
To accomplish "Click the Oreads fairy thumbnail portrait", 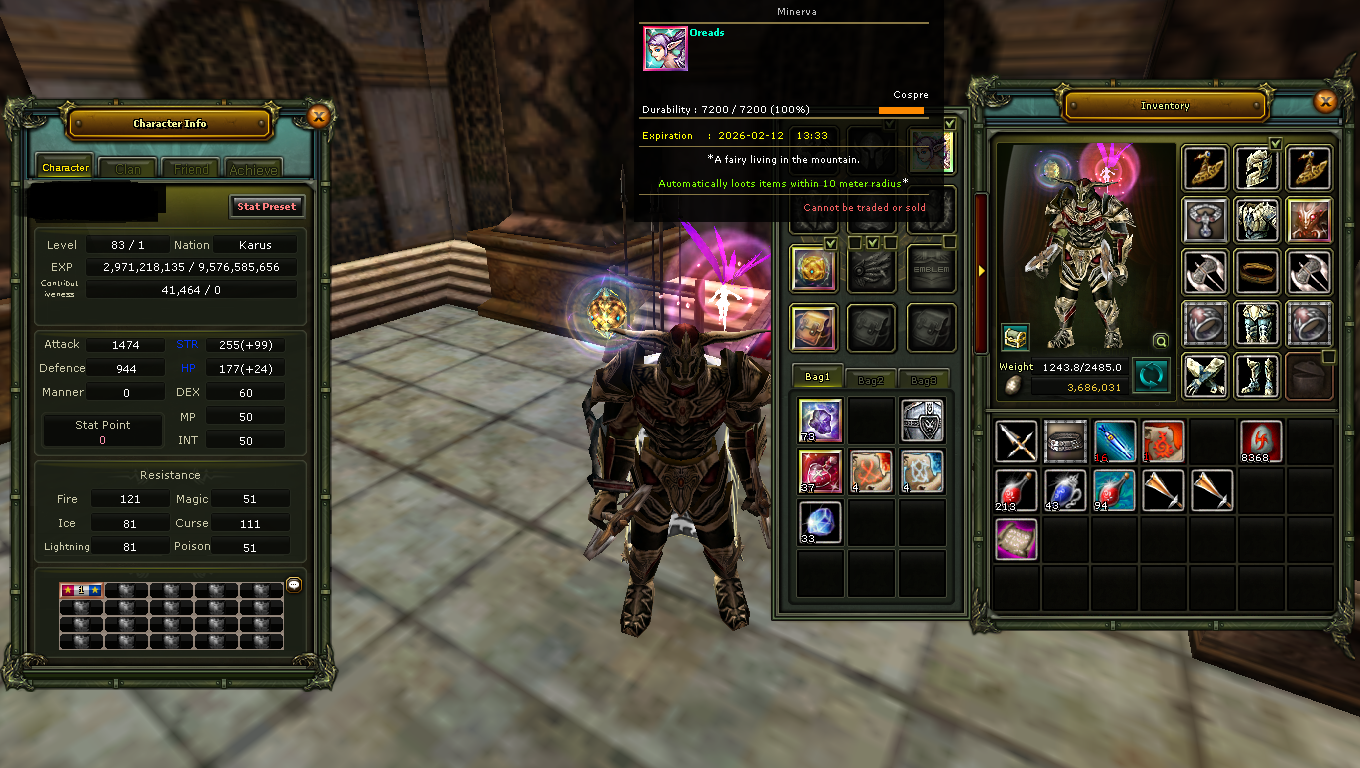I will coord(665,48).
